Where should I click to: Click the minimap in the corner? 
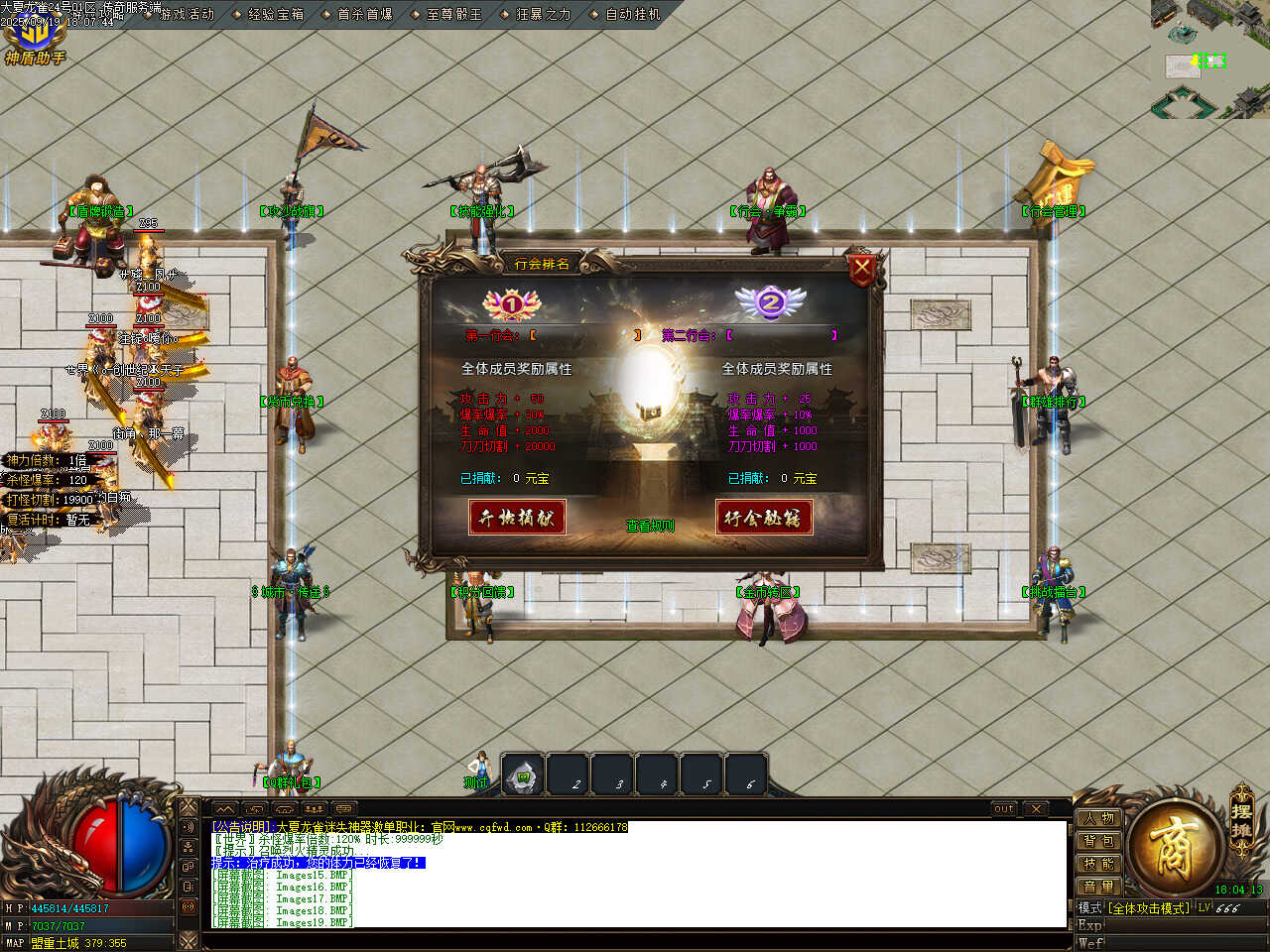1209,59
